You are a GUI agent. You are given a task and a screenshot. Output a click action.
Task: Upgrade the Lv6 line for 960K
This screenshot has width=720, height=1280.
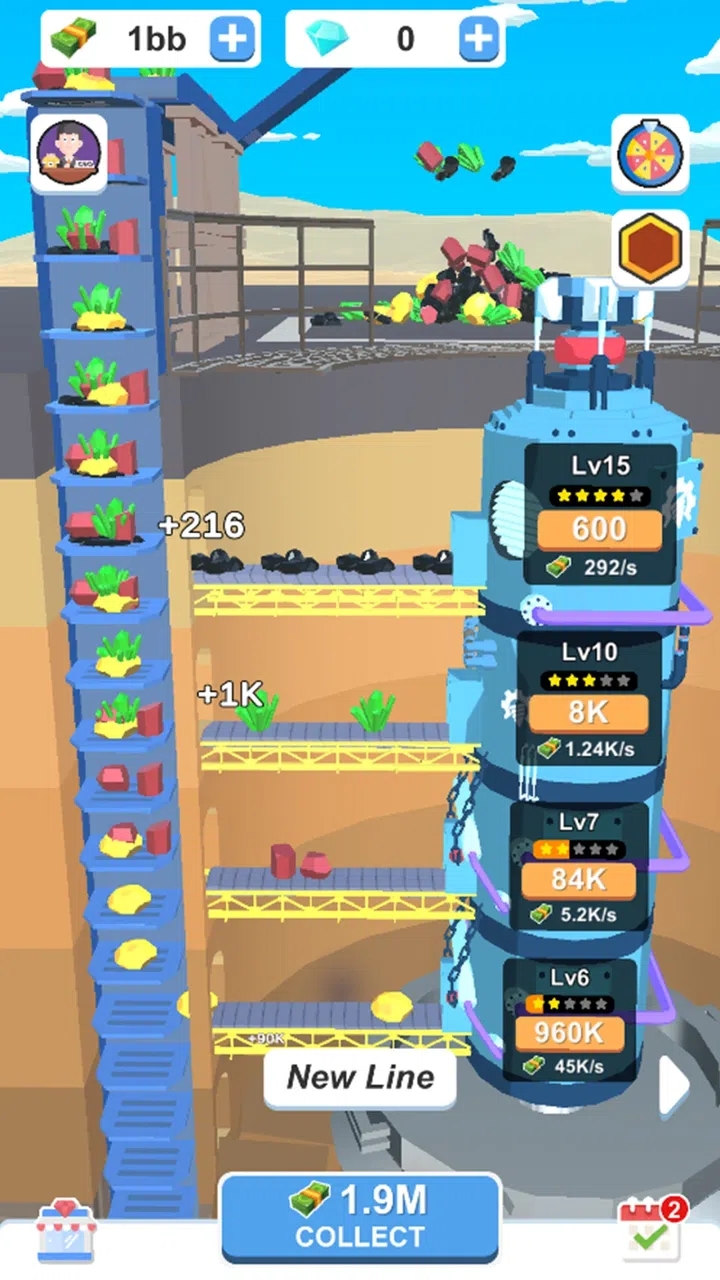[x=570, y=1033]
